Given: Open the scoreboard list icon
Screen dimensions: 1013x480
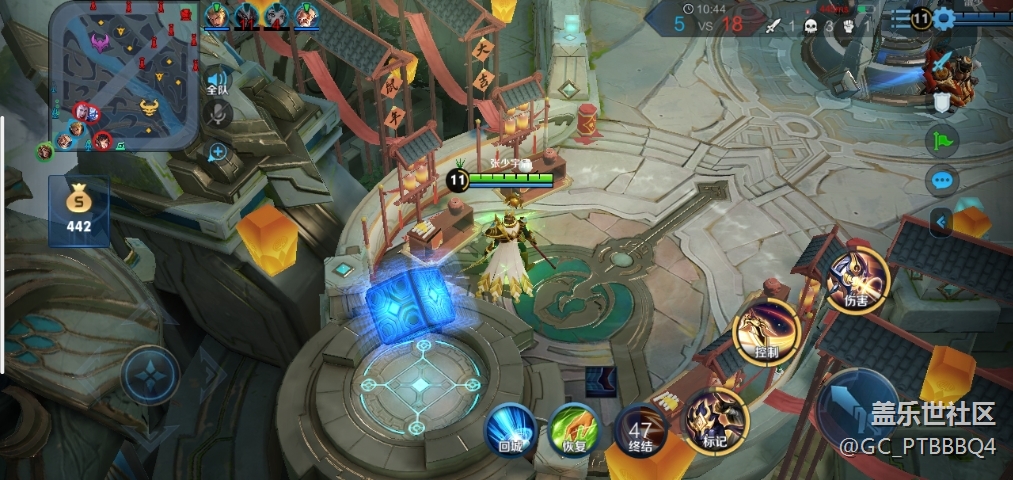Looking at the screenshot, I should point(902,18).
